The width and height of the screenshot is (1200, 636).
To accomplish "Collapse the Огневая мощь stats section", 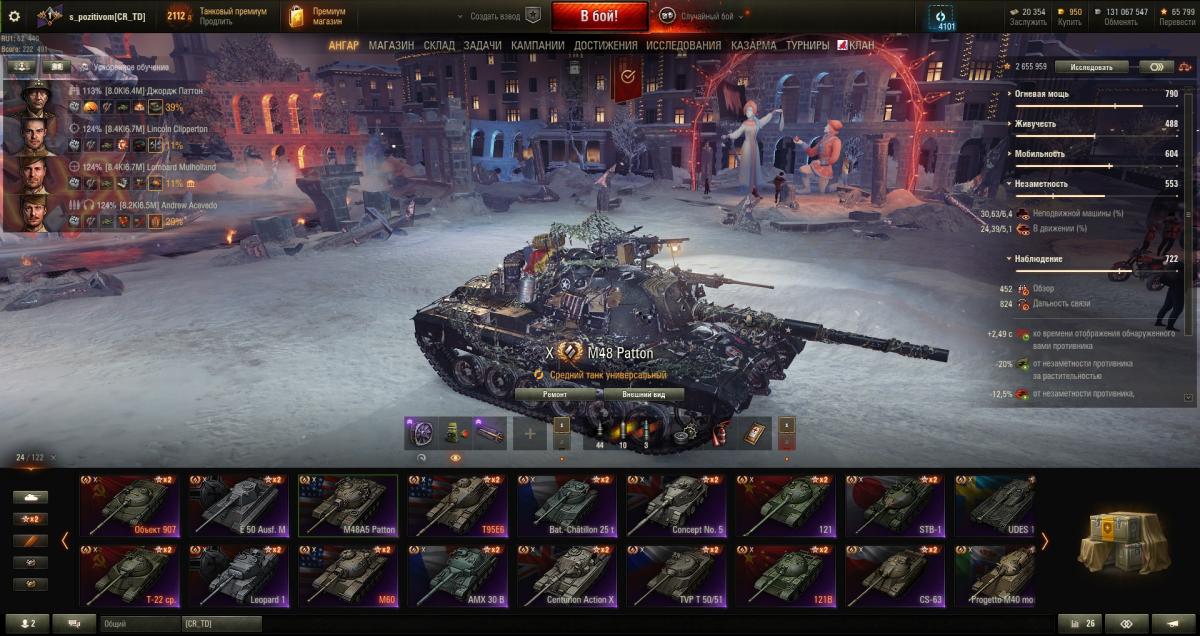I will click(x=1009, y=94).
